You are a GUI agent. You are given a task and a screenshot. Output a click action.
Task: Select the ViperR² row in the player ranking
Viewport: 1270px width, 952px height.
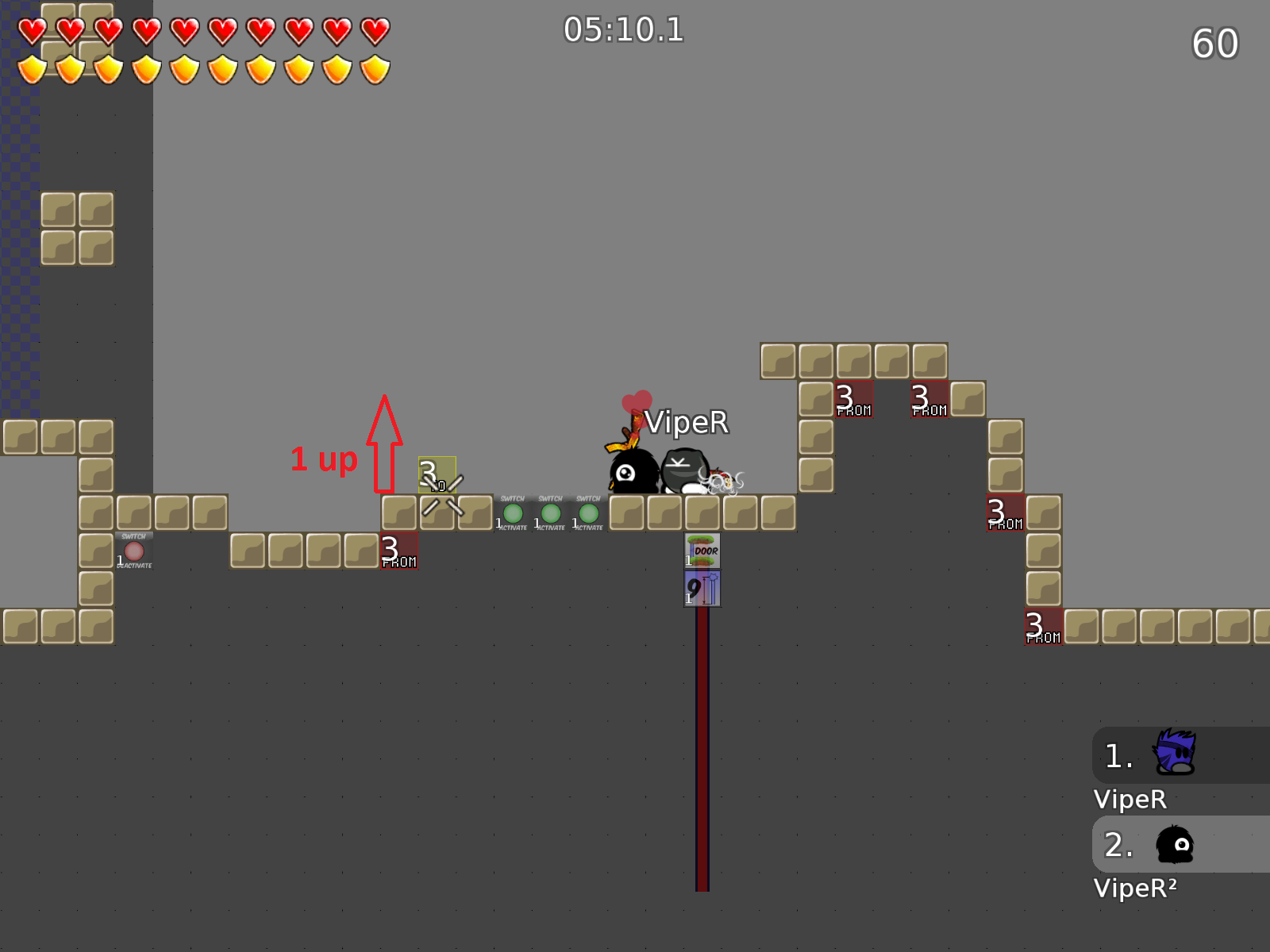click(1180, 844)
